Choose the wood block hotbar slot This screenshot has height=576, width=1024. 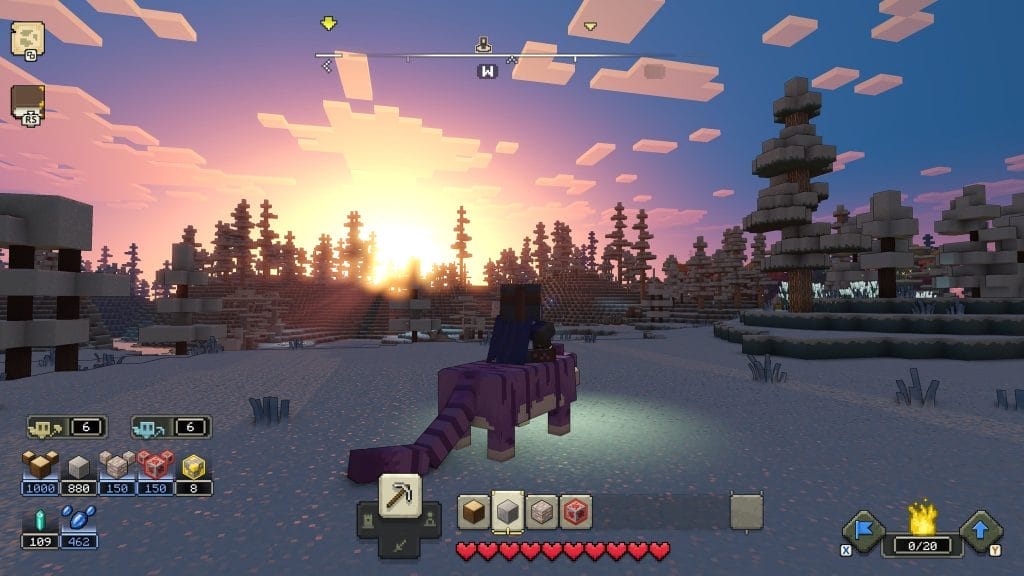(474, 511)
